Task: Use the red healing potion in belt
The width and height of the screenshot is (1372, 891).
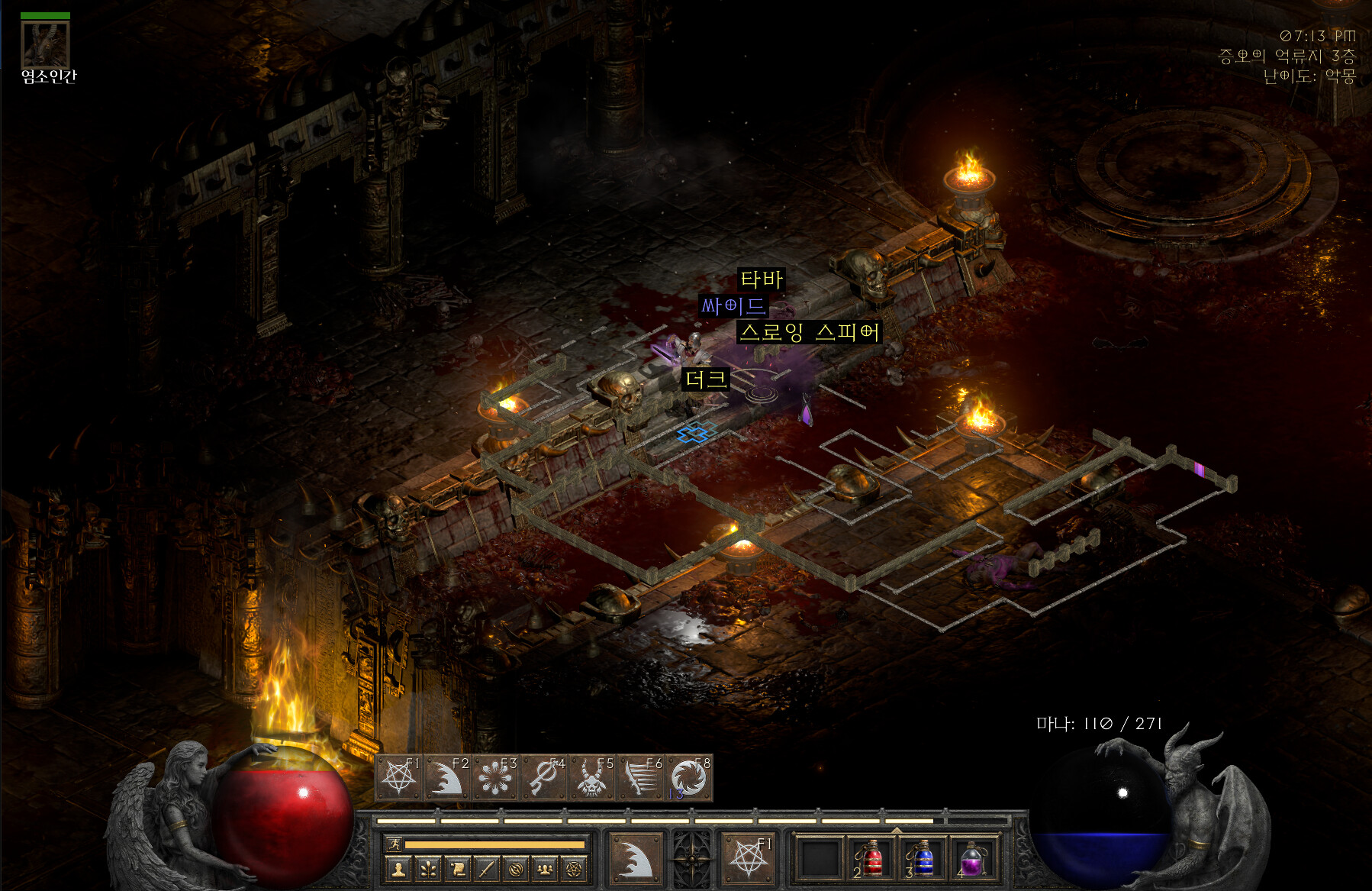Action: pos(871,858)
